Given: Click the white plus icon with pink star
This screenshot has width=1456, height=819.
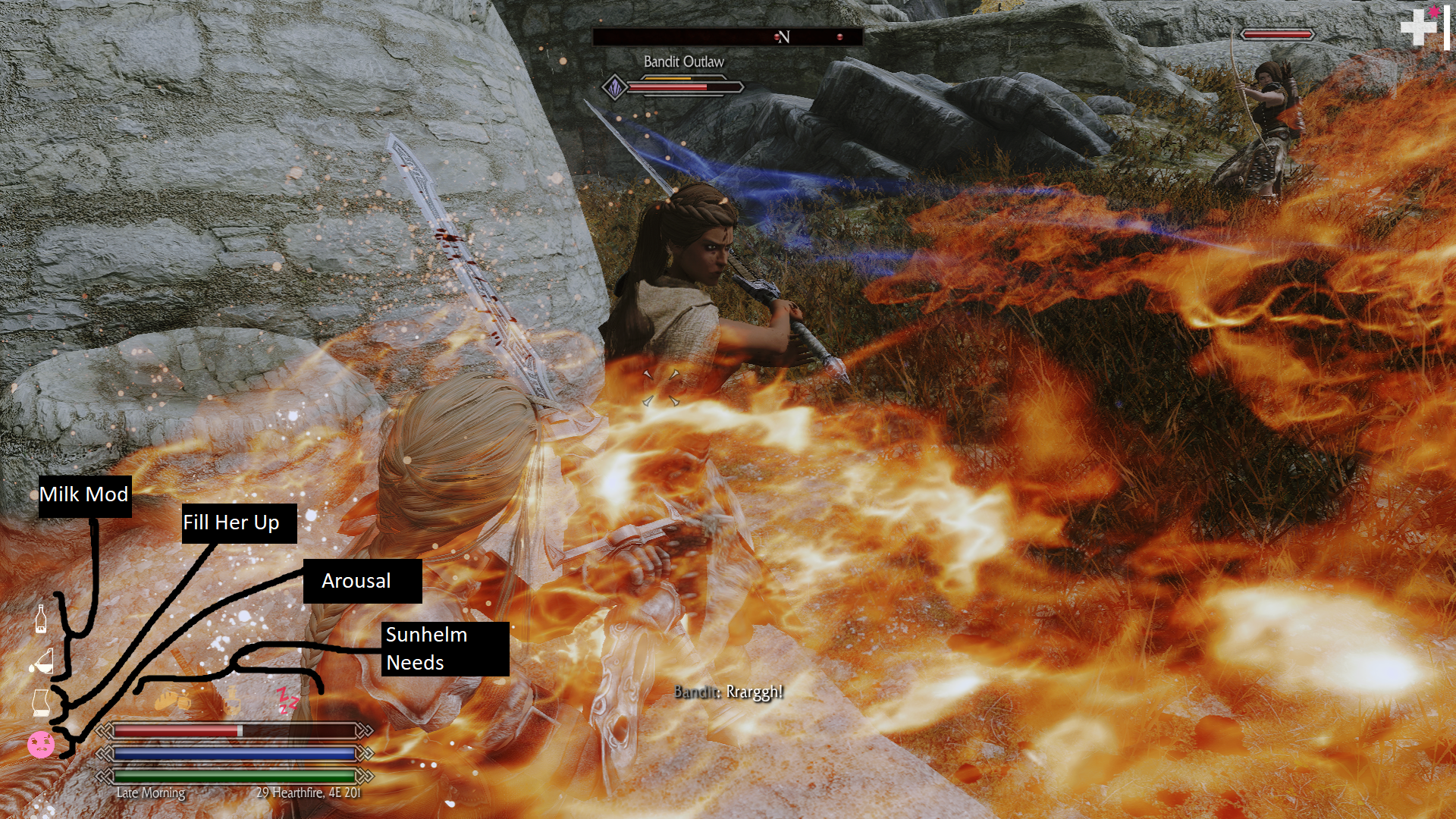Looking at the screenshot, I should point(1420,27).
